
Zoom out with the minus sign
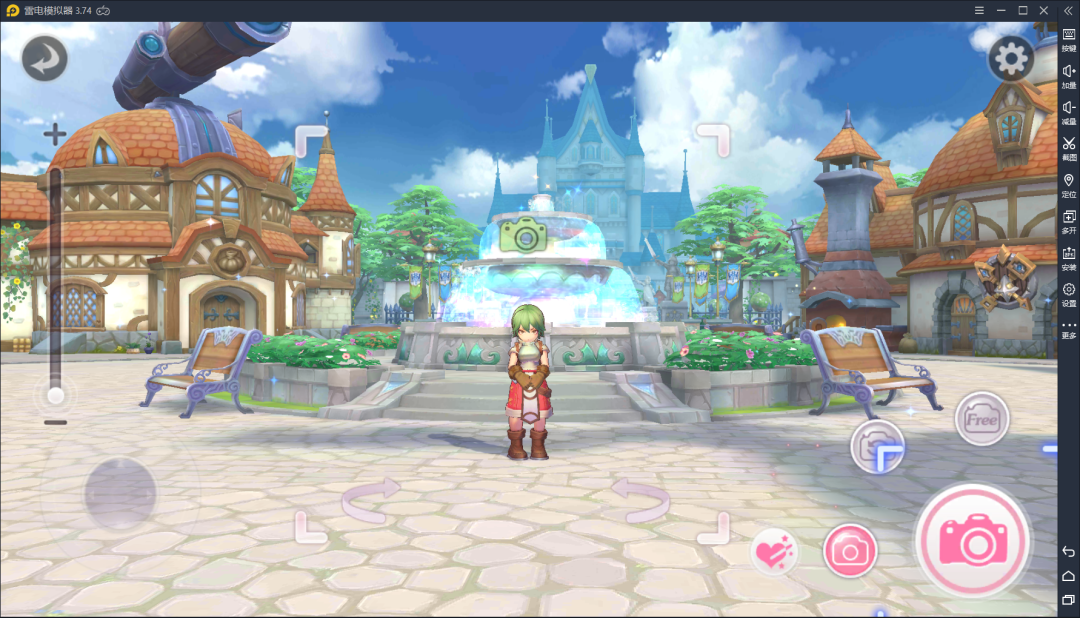(x=56, y=422)
